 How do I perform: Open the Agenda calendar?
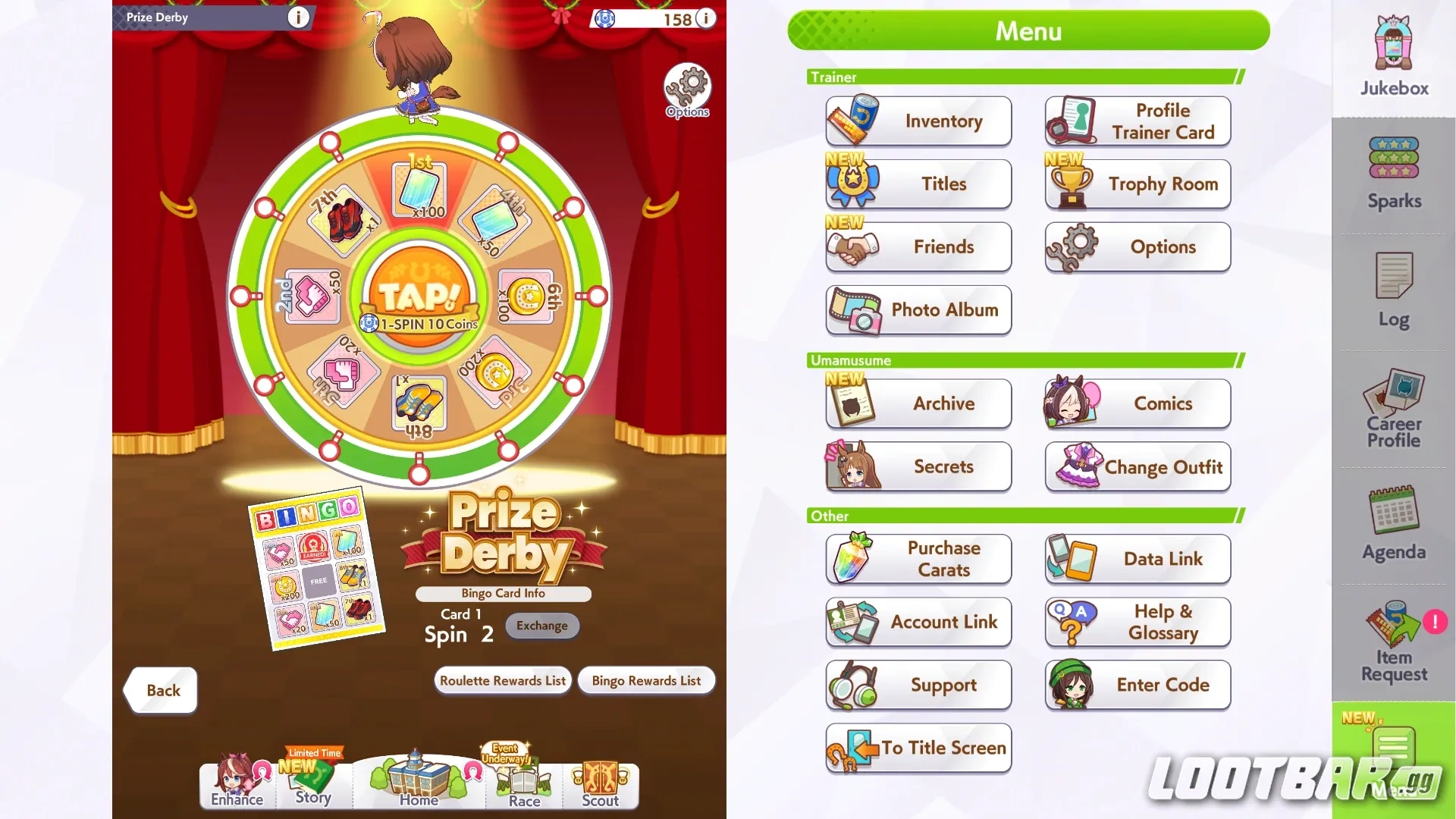click(1393, 523)
